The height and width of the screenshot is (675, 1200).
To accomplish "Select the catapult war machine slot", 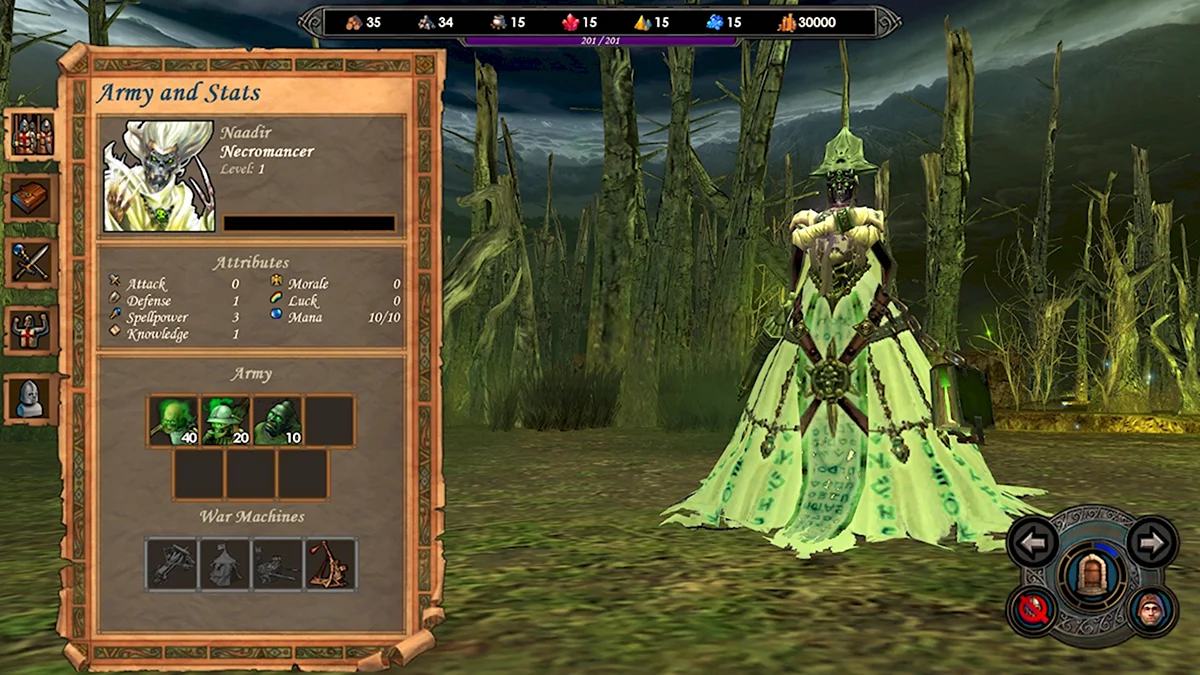I will pos(330,564).
